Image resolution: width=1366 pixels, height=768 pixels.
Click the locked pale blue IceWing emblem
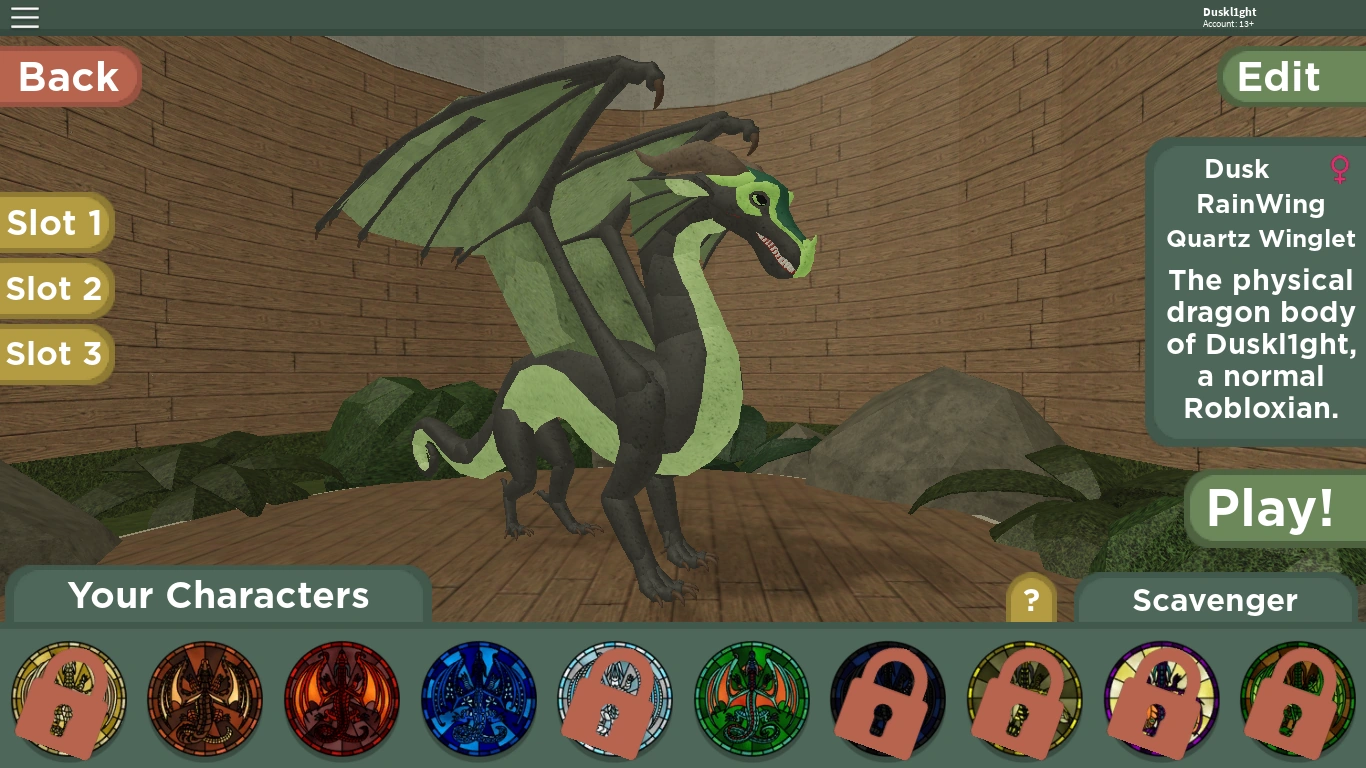615,699
